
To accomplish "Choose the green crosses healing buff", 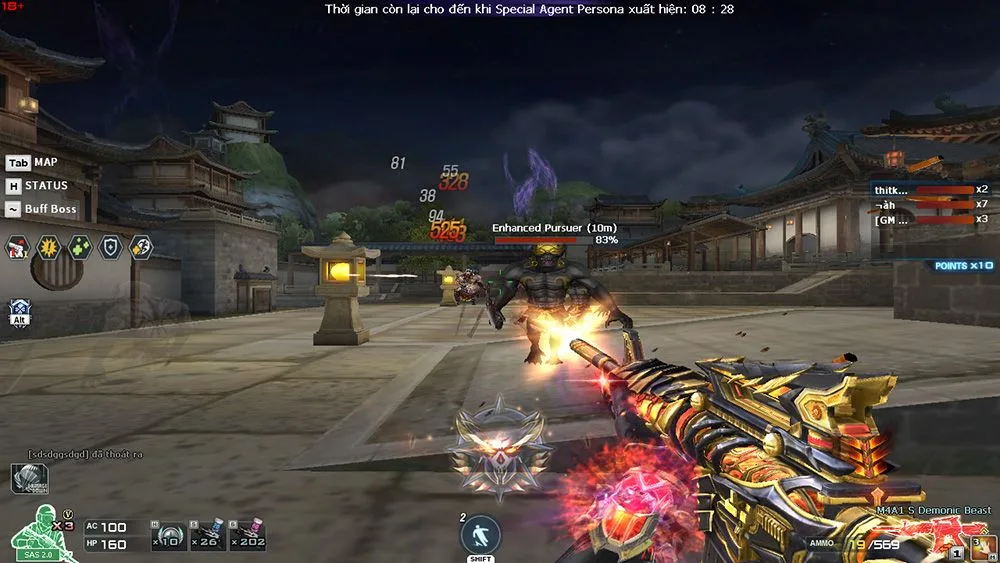I will (x=79, y=247).
